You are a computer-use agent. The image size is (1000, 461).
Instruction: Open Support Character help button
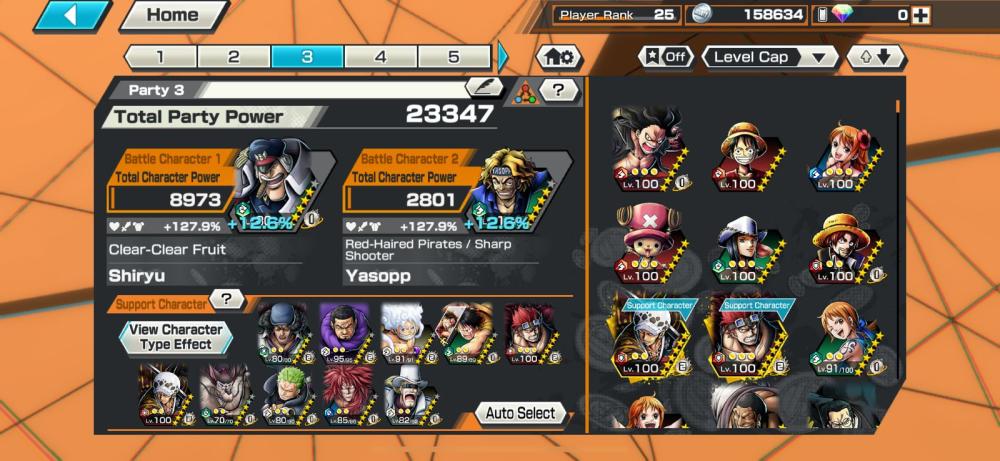click(229, 300)
